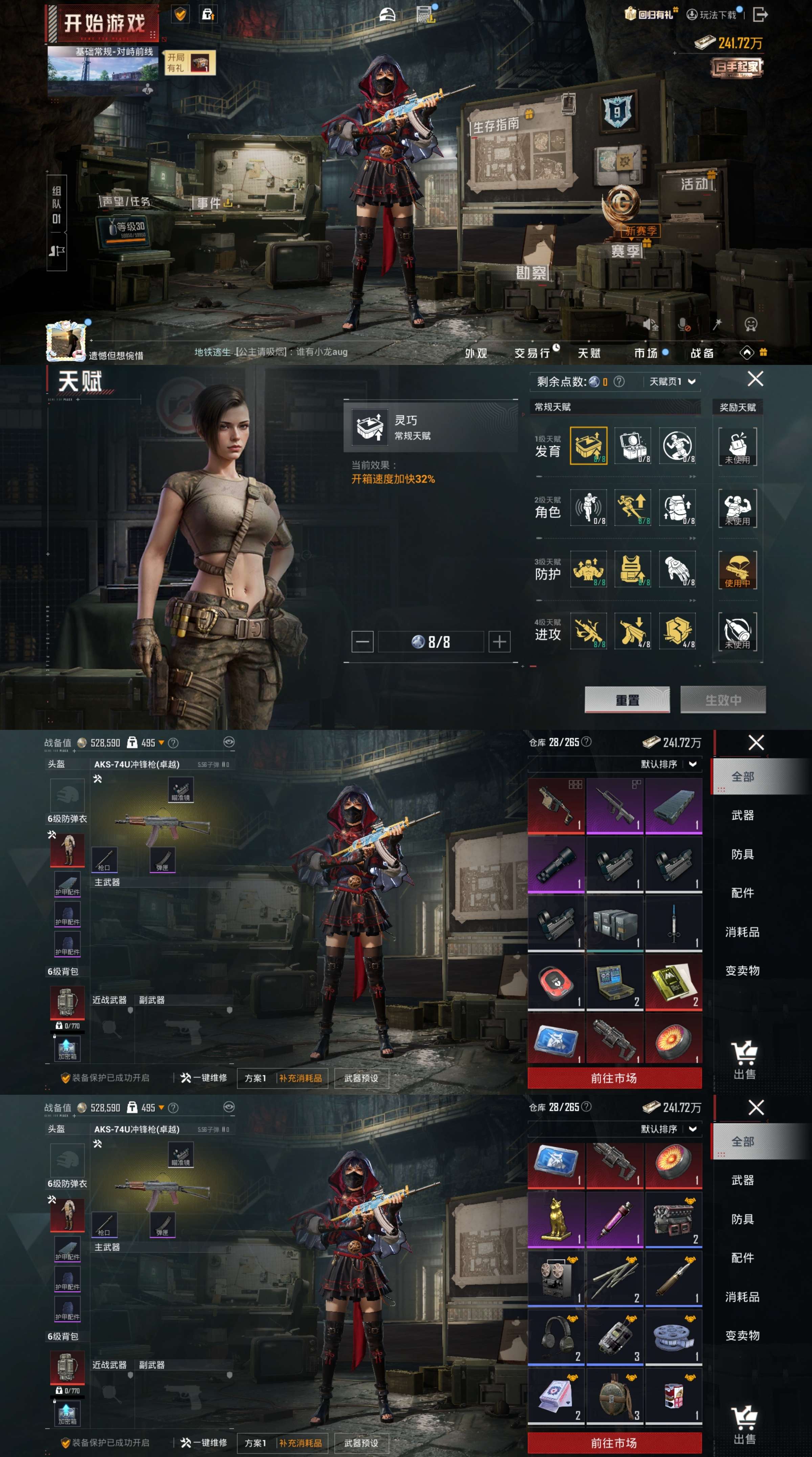812x1457 pixels.
Task: Close the 天赋 talent screen
Action: click(755, 378)
